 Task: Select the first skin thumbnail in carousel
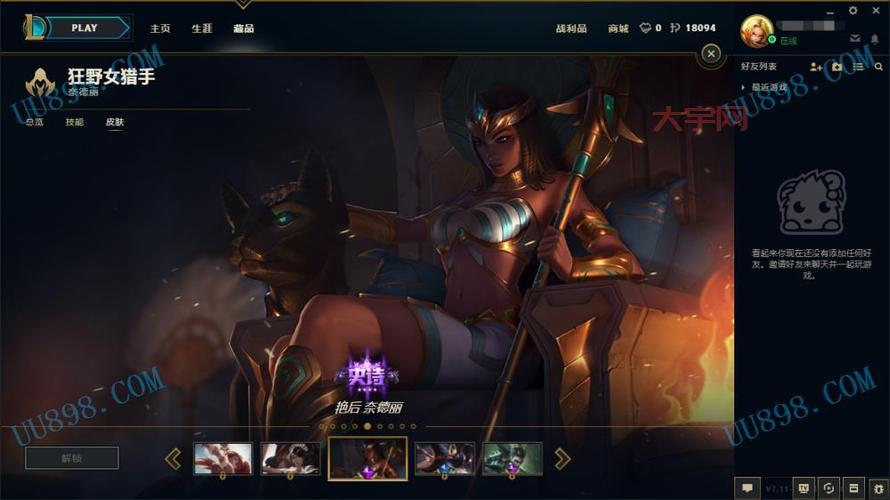222,458
